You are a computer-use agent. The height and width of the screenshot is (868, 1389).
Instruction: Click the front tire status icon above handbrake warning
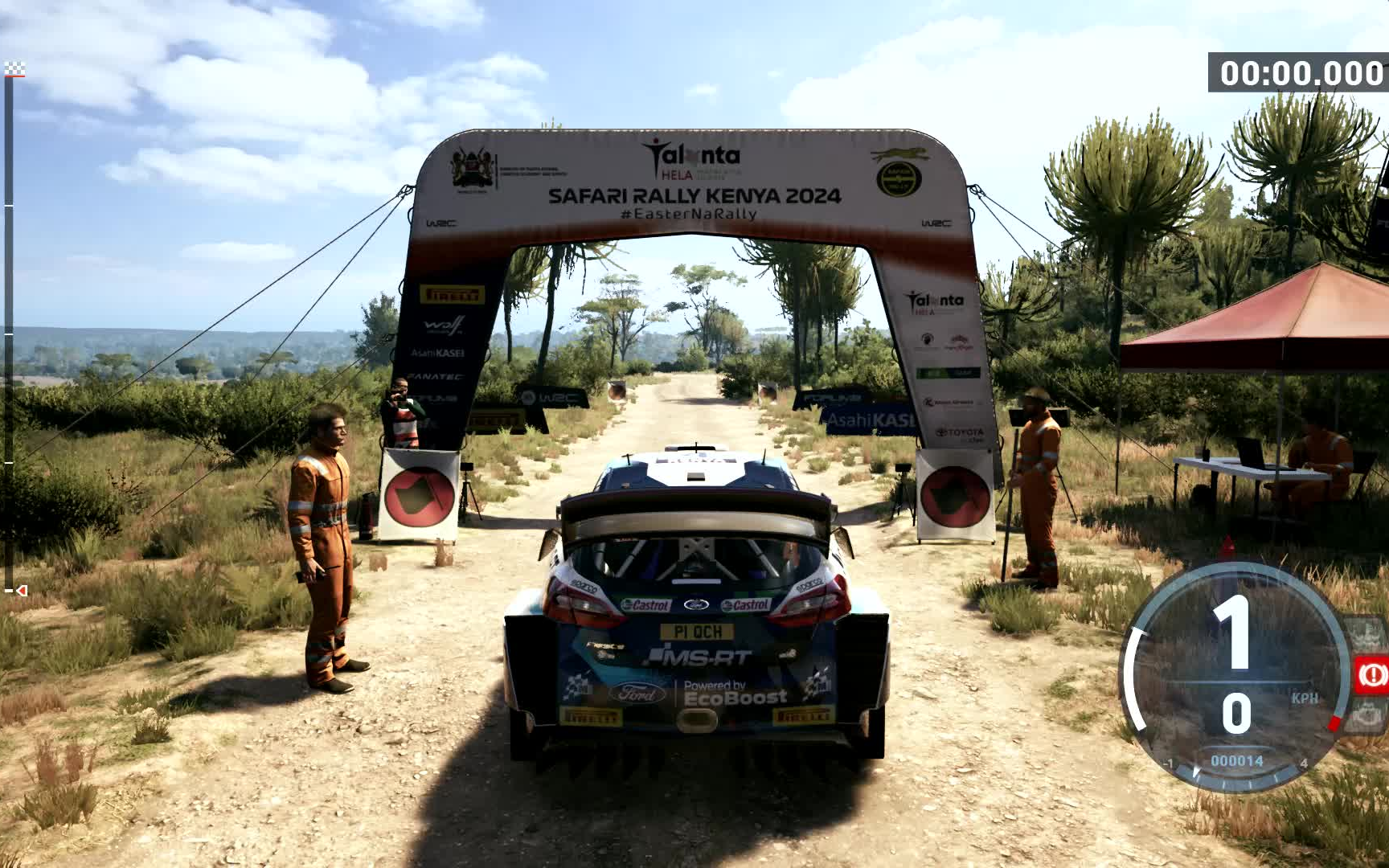[x=1368, y=635]
